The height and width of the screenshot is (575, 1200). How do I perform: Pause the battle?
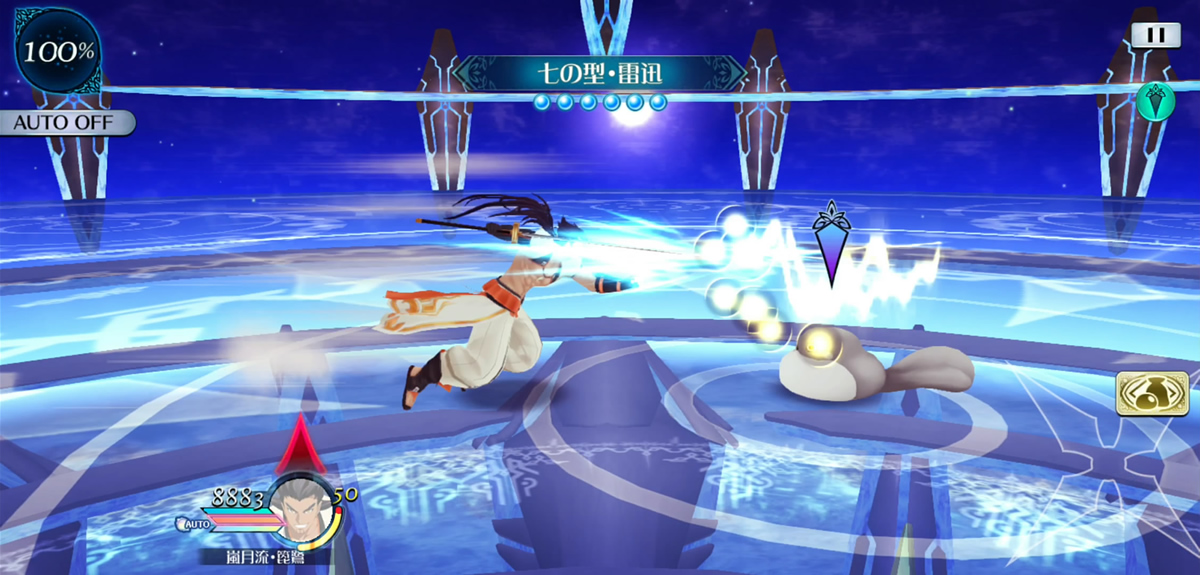point(1156,35)
